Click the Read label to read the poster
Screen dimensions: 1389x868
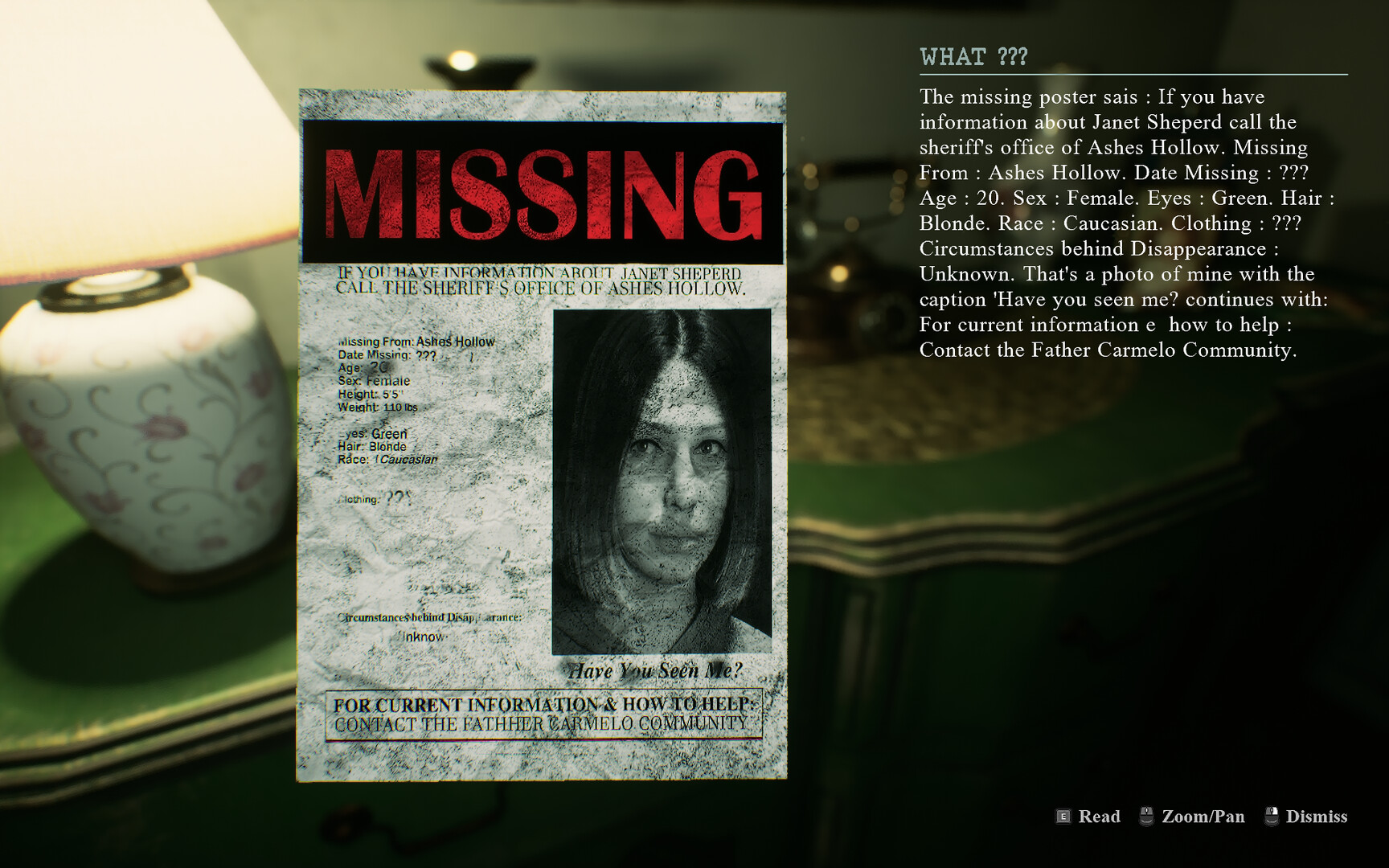pos(1100,817)
